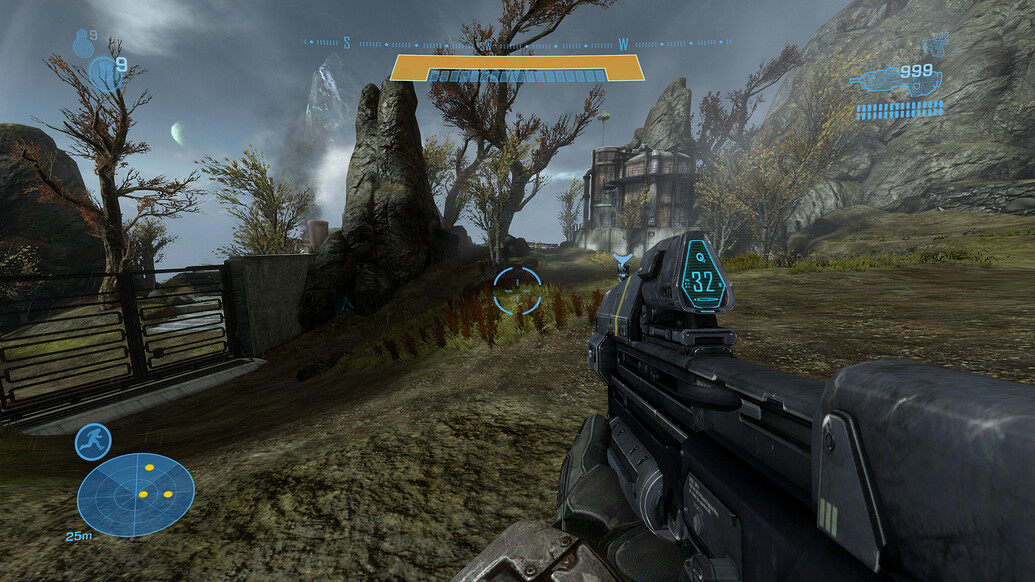This screenshot has width=1035, height=582.
Task: Activate the Sprint armor ability icon
Action: 93,442
